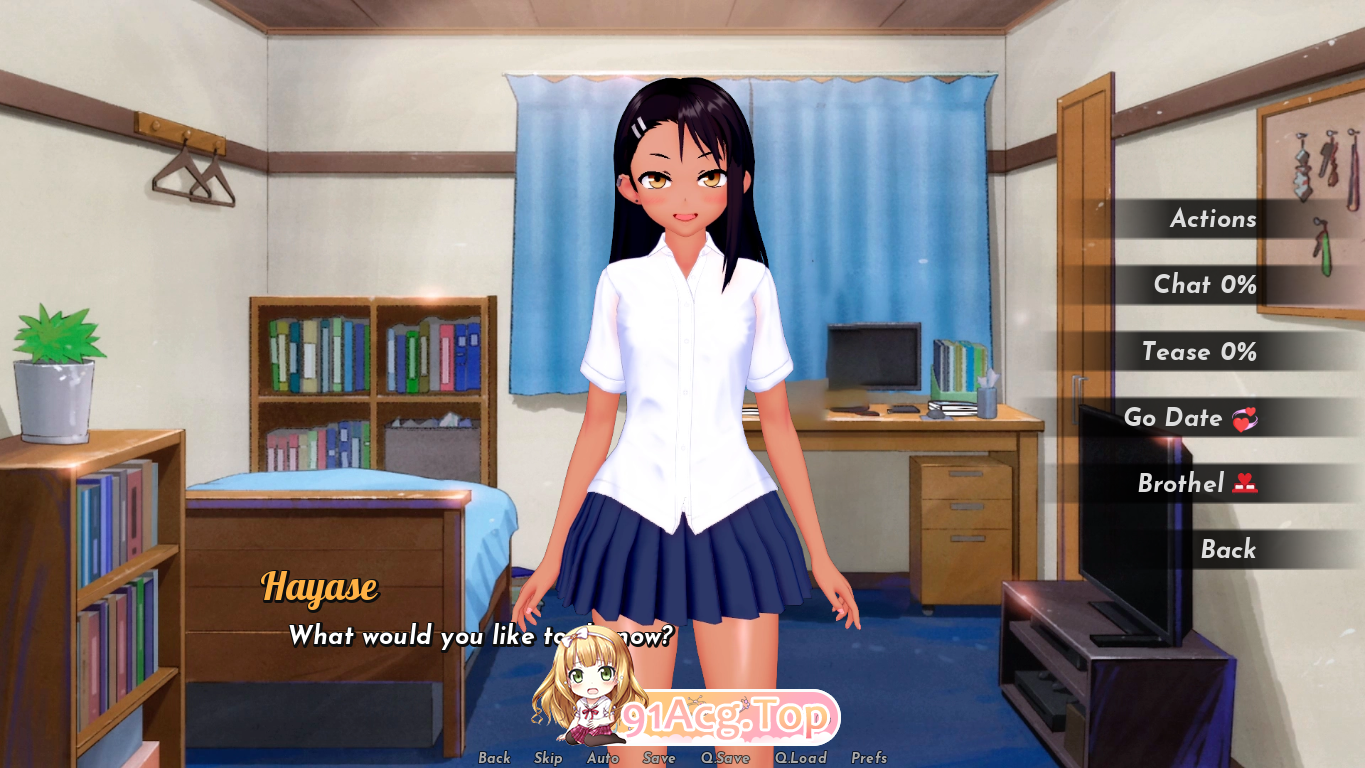Viewport: 1365px width, 768px height.
Task: Enable Skip mode from the quick menu
Action: (x=548, y=758)
